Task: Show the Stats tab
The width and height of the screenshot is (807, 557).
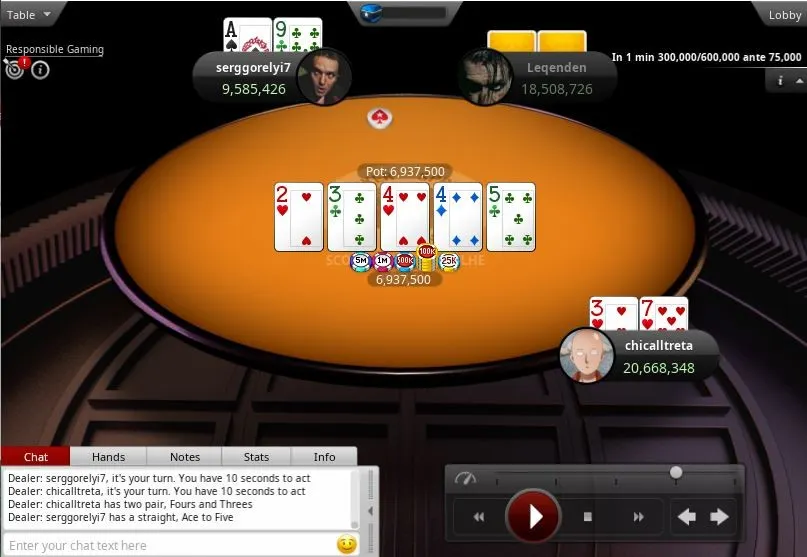Action: 257,457
